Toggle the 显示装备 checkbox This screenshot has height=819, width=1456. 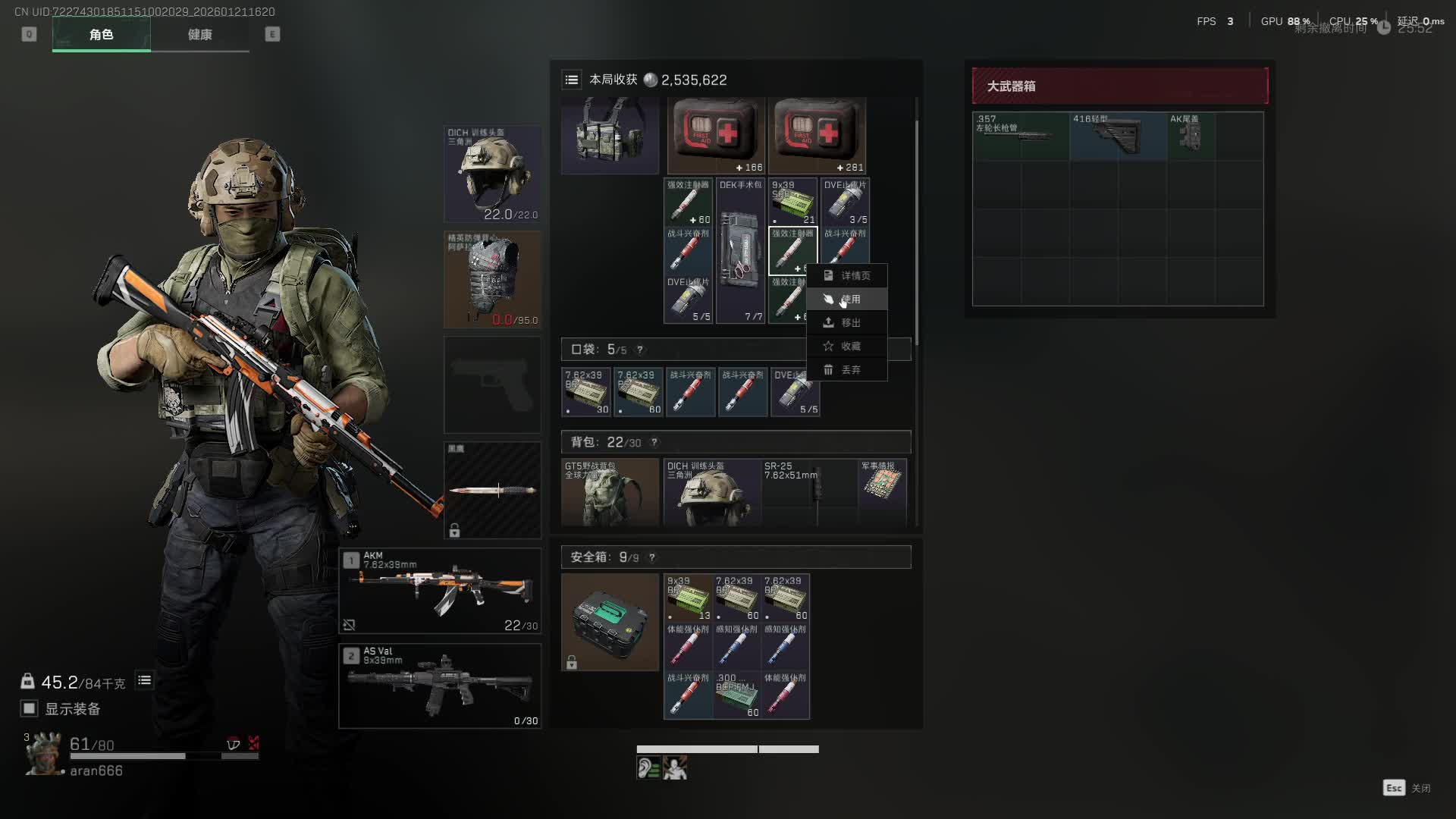click(x=30, y=708)
